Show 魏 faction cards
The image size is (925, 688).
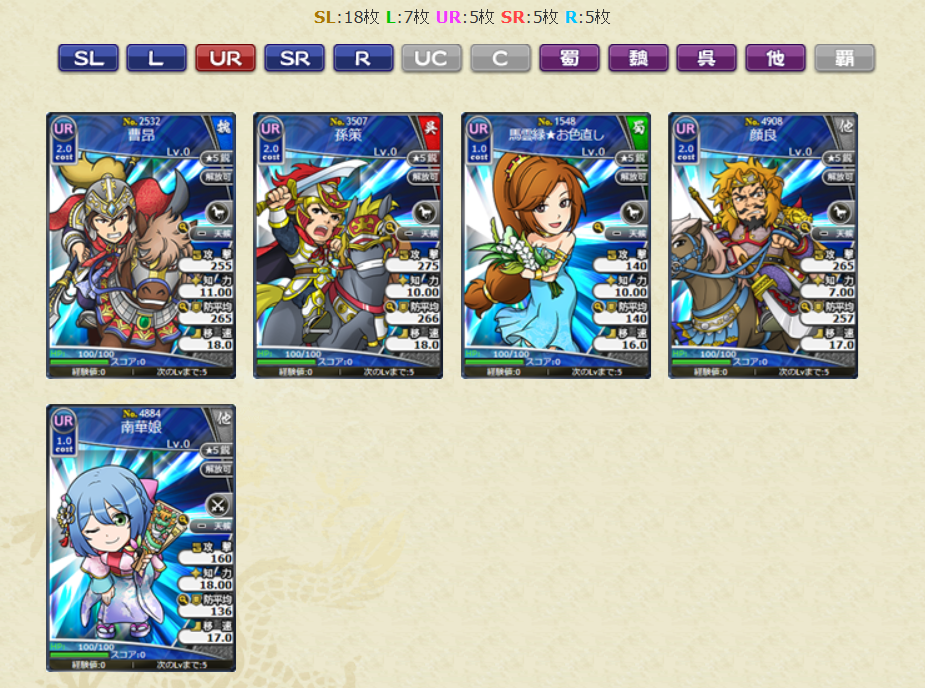tap(638, 58)
